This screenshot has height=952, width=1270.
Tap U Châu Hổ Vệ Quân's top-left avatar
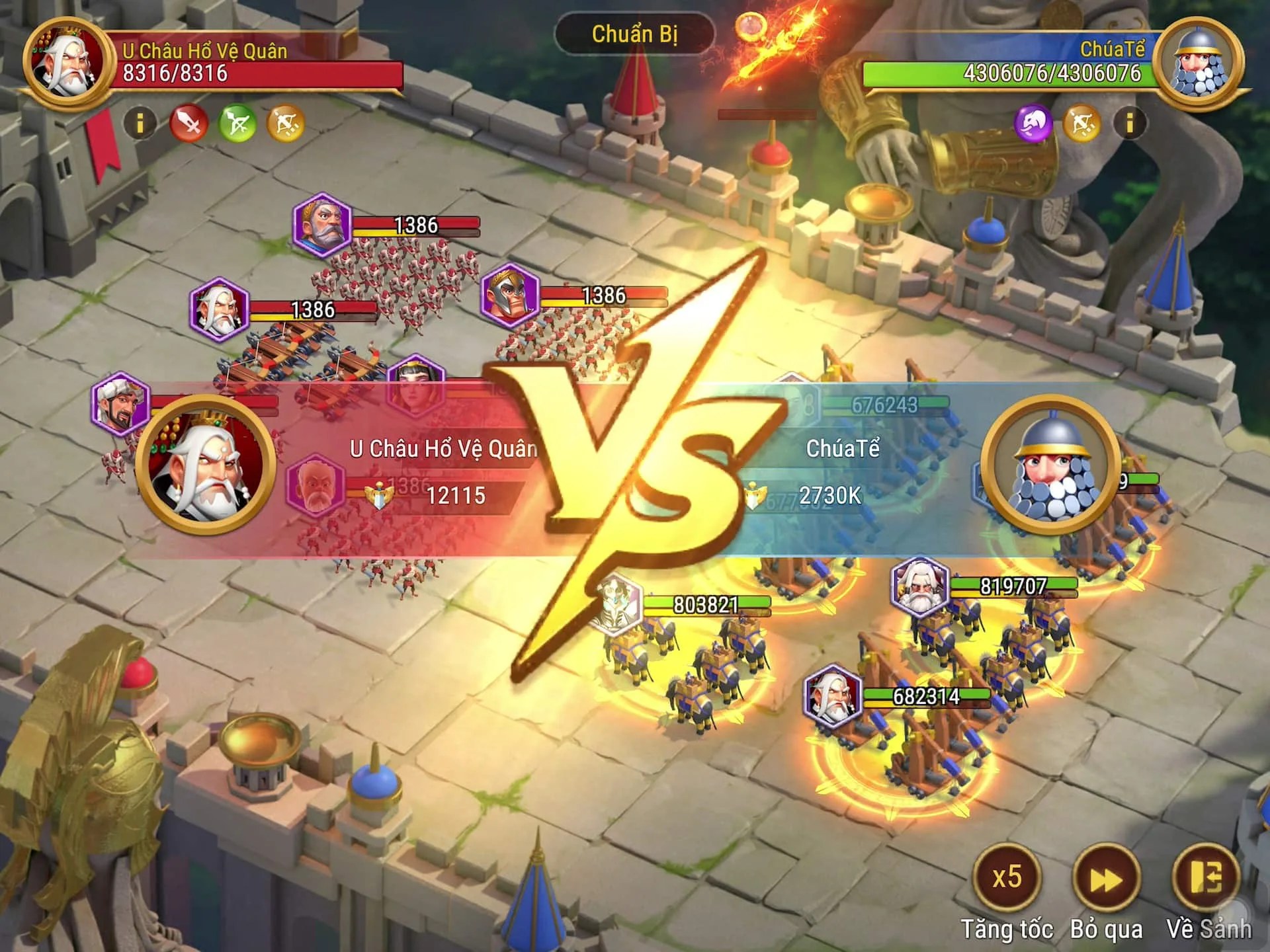[66, 63]
